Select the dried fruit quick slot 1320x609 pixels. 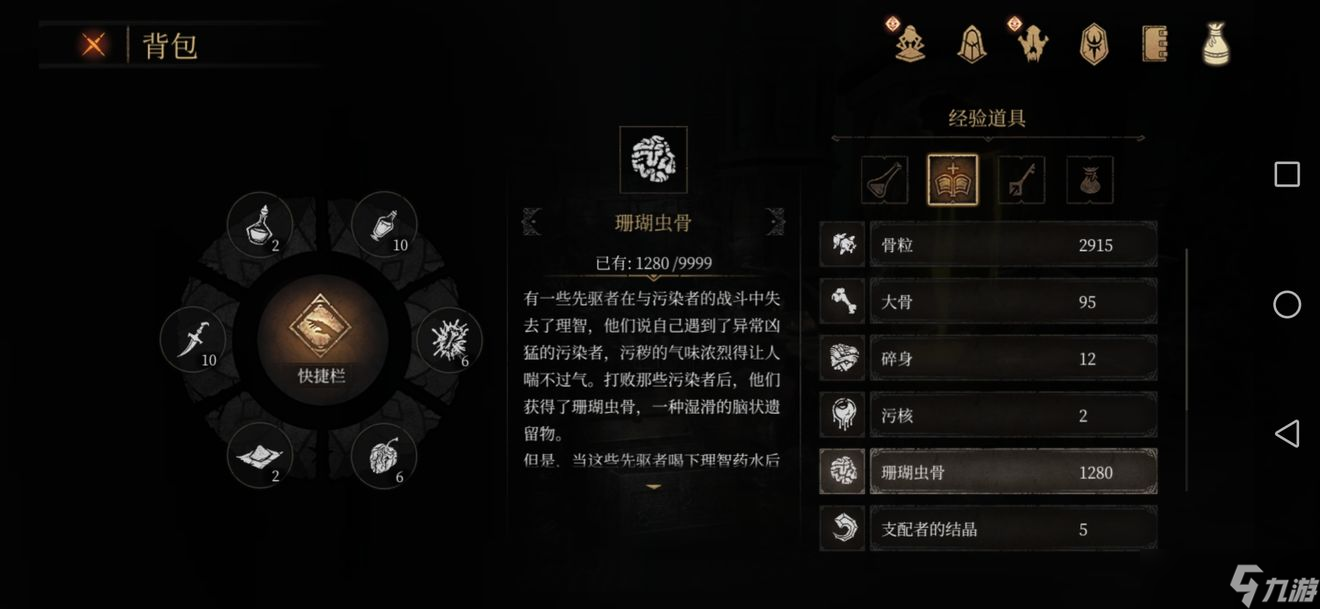tap(385, 456)
